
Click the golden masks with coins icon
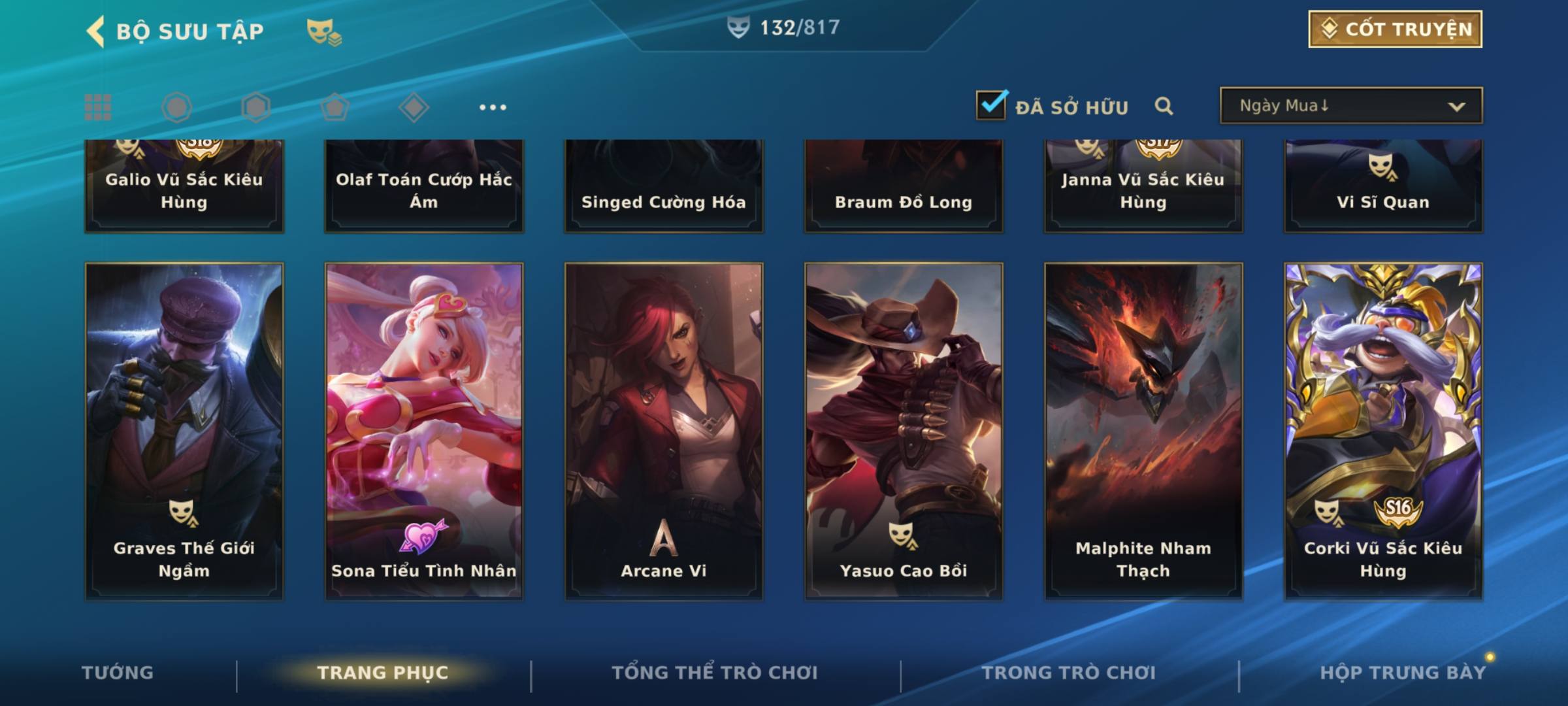tap(323, 31)
